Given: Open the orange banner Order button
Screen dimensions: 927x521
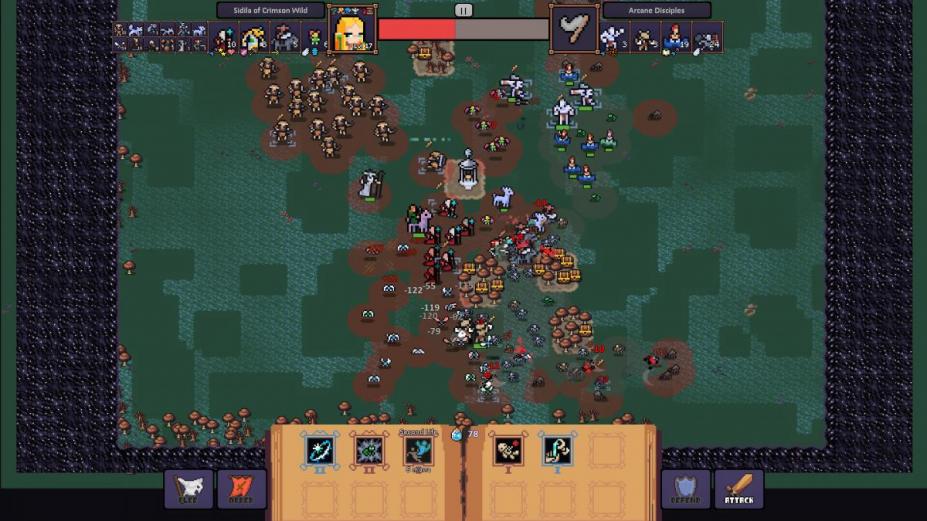Looking at the screenshot, I should click(241, 489).
